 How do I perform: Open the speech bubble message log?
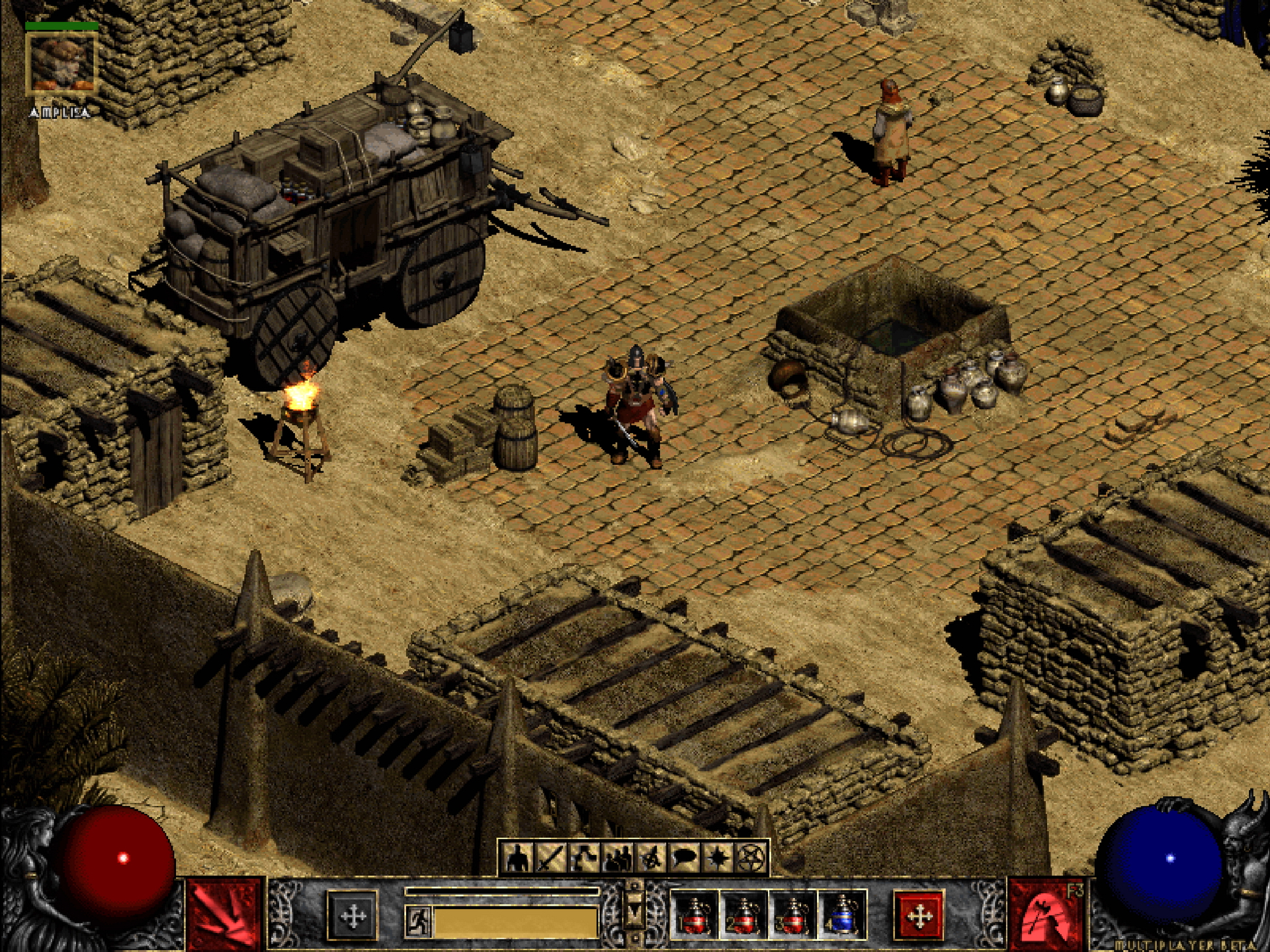tap(685, 857)
